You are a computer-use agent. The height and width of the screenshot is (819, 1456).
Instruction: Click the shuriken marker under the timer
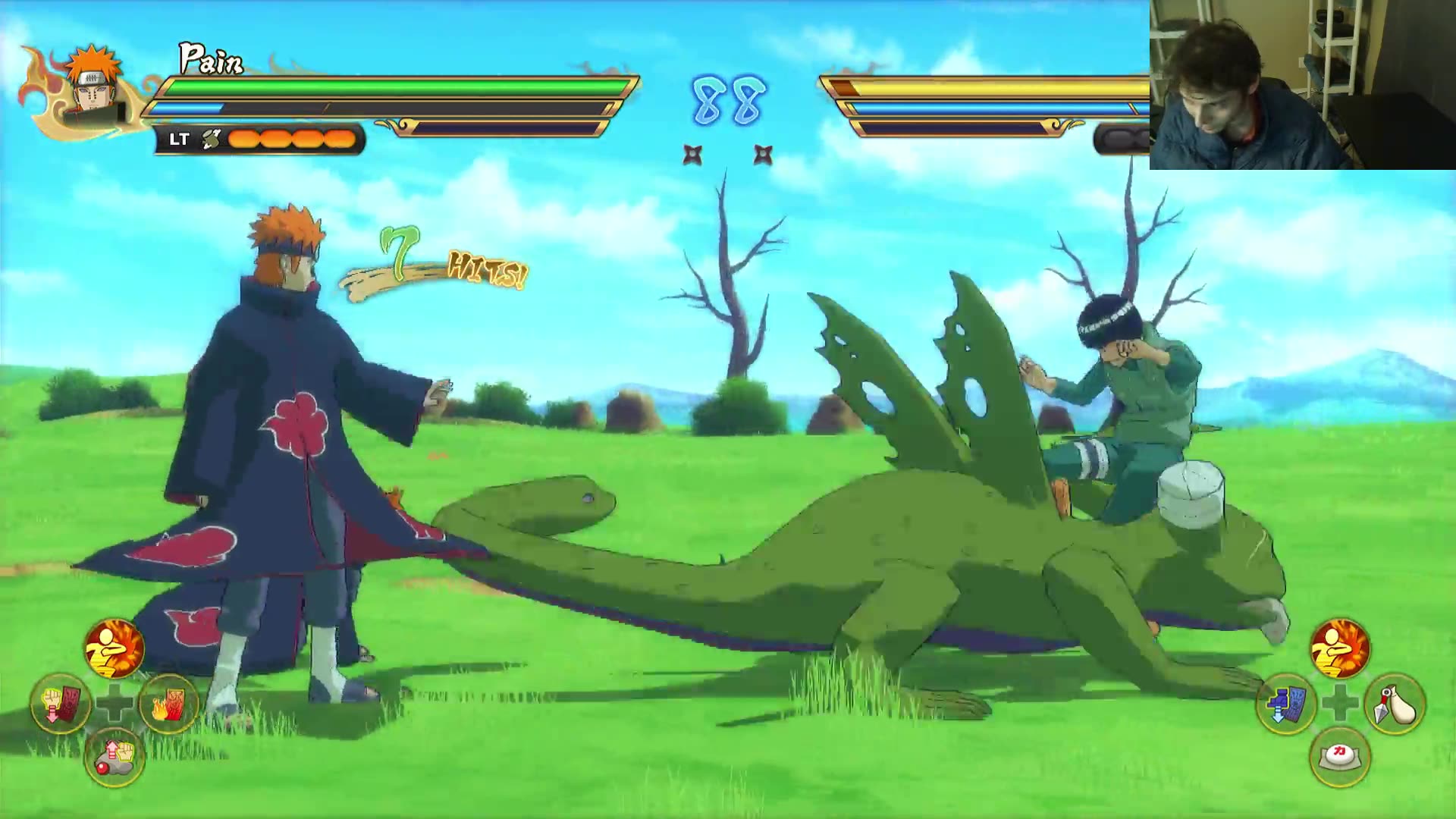tap(692, 154)
